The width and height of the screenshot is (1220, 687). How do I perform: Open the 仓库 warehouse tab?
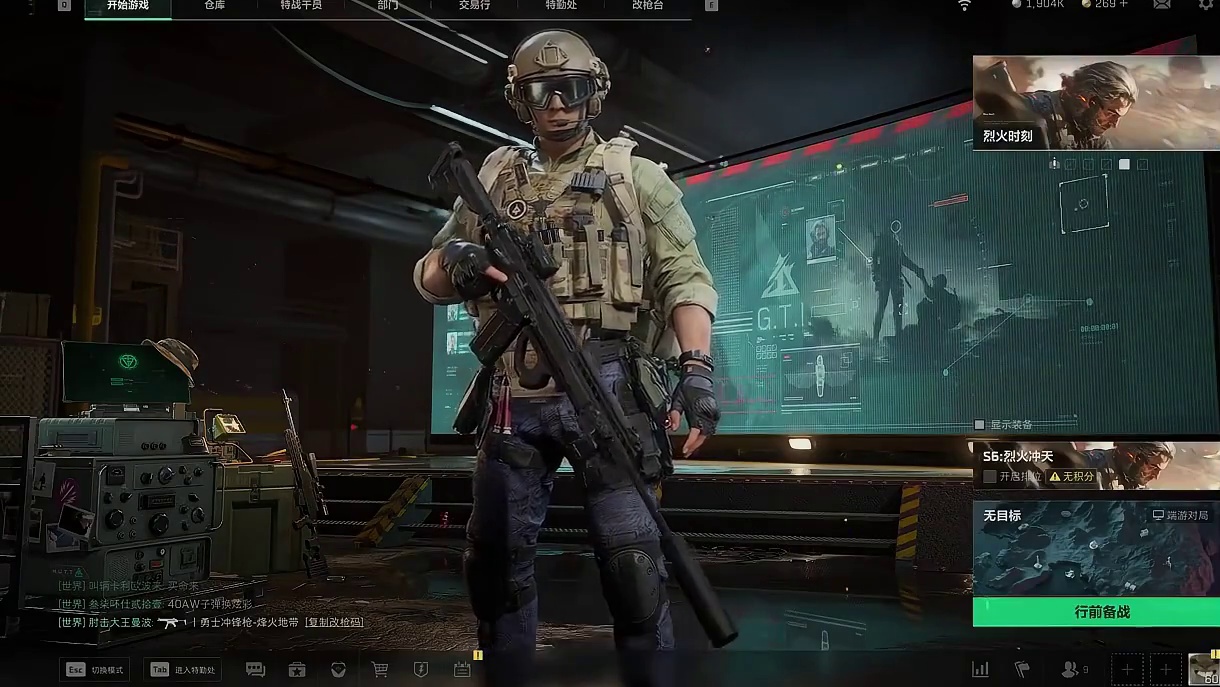click(215, 6)
